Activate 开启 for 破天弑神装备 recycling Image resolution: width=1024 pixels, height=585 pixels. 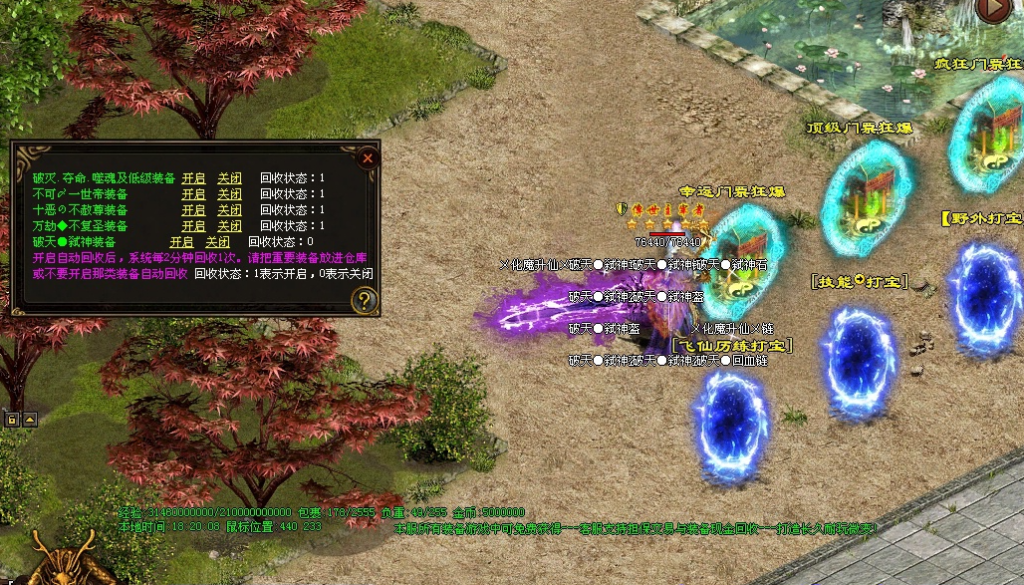181,242
